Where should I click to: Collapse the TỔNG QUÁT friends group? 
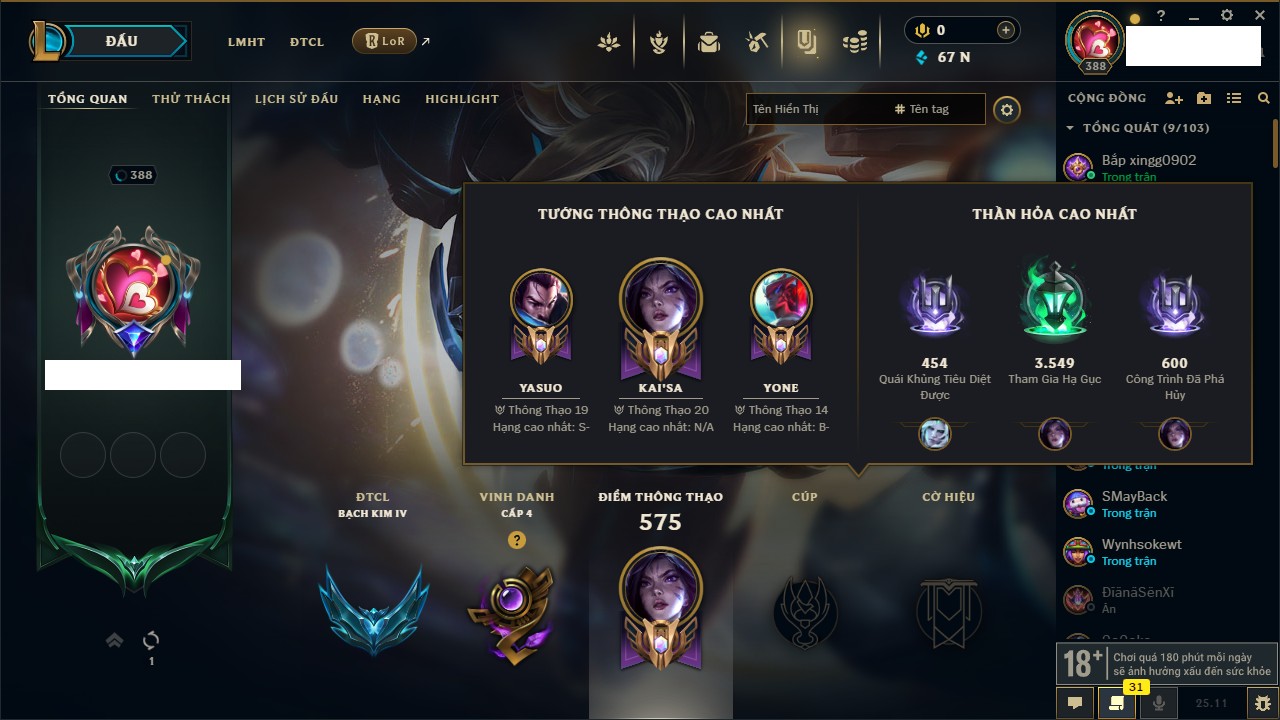(1070, 128)
